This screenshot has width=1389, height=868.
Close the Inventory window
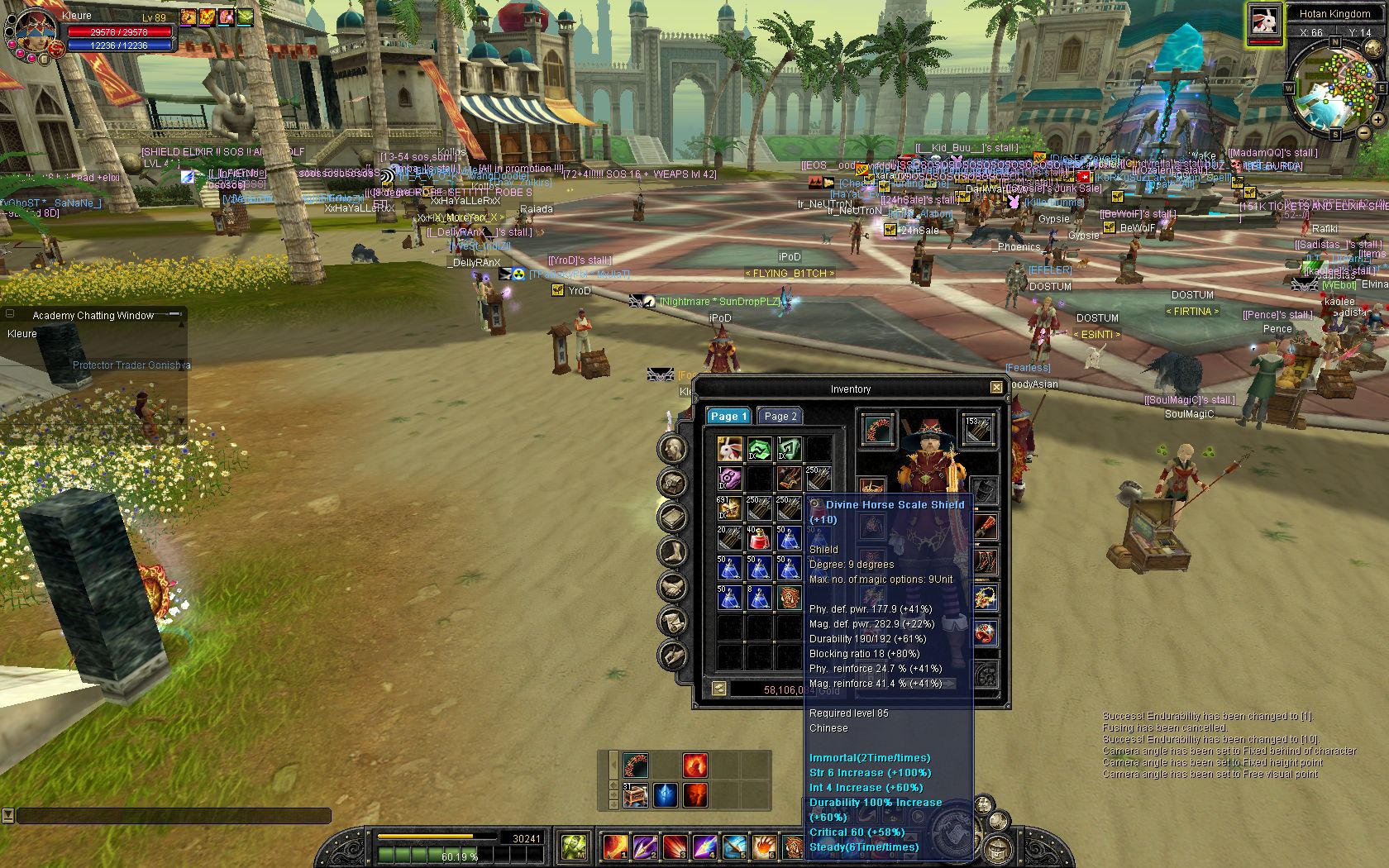[x=996, y=388]
